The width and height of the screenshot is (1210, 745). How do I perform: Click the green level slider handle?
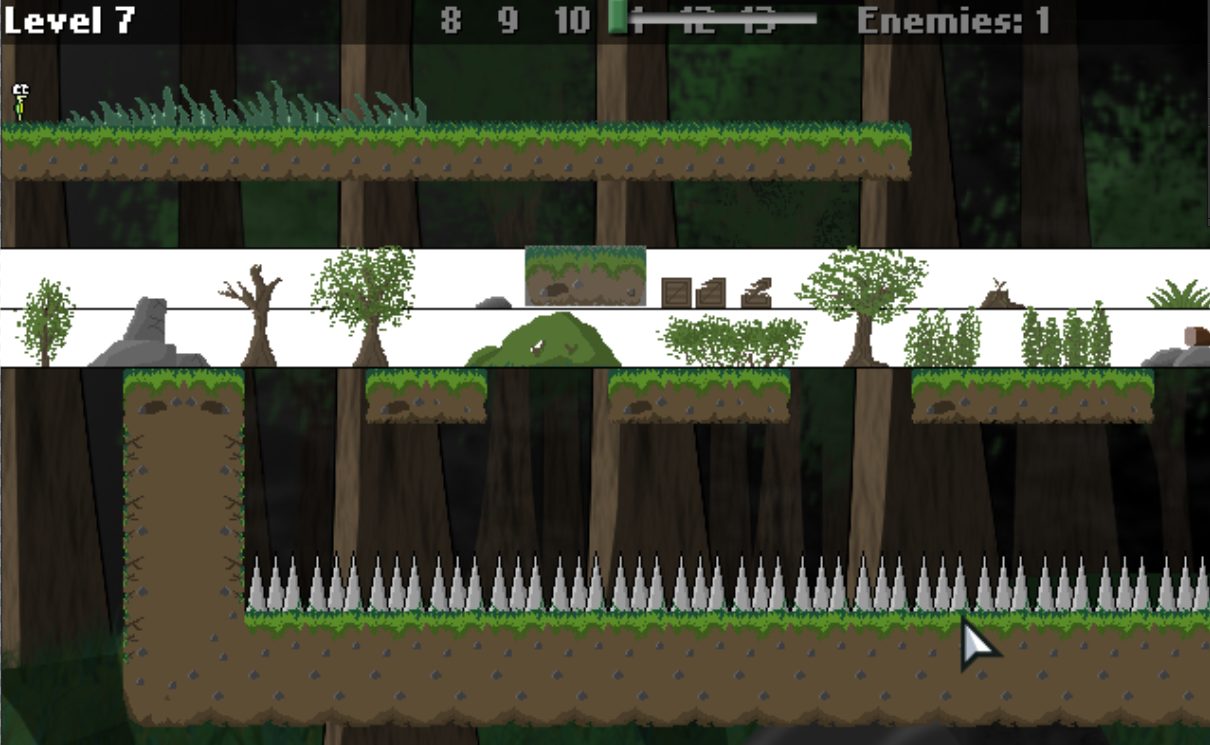tap(618, 17)
